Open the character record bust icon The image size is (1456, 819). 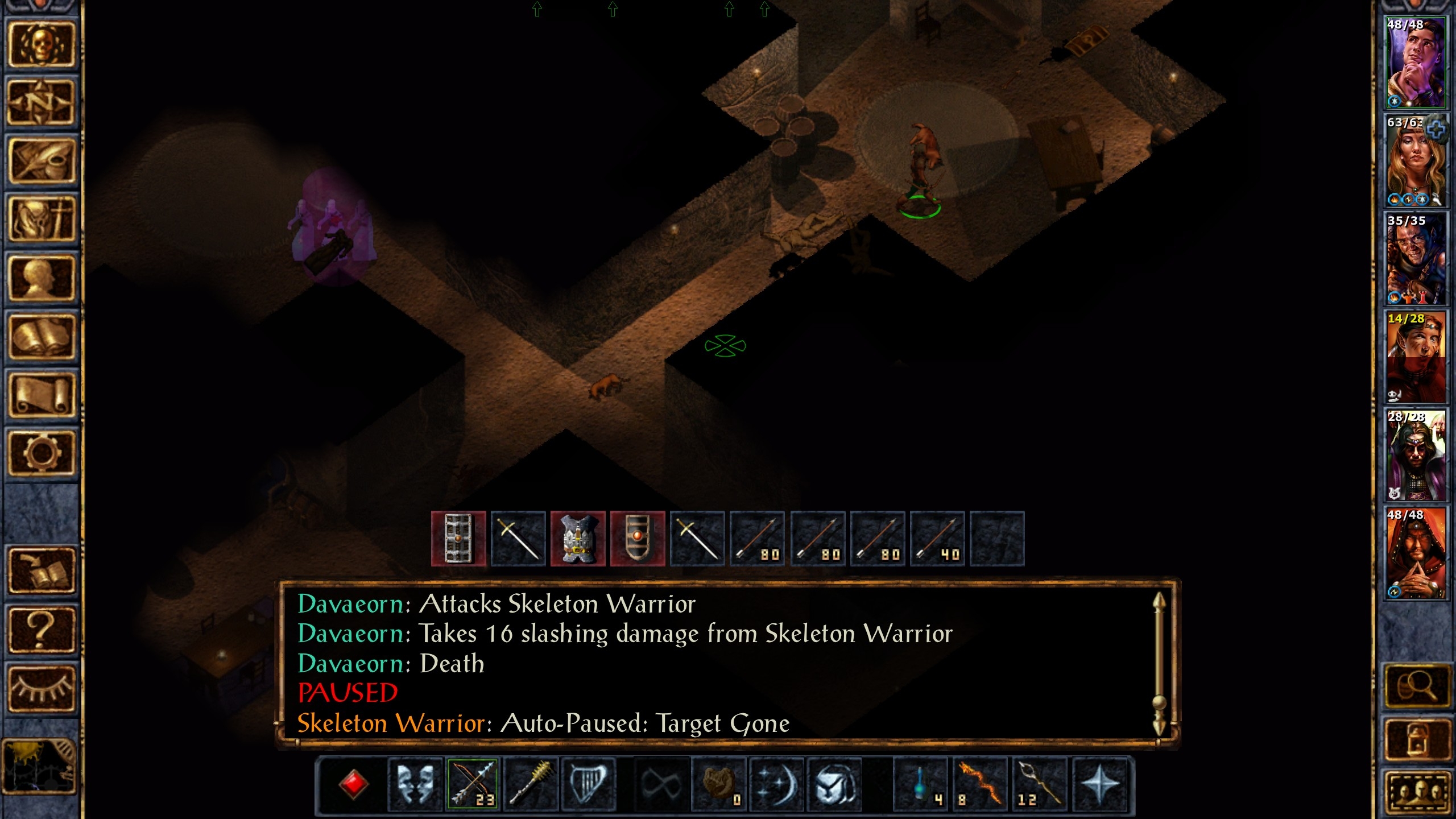pyautogui.click(x=41, y=278)
